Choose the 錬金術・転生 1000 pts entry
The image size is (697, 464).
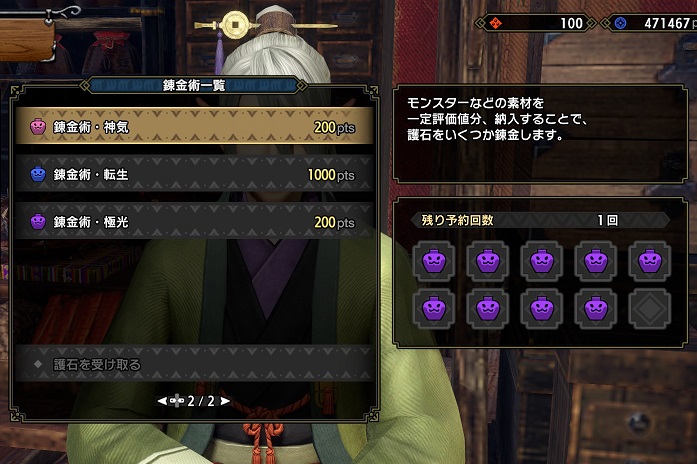tap(195, 174)
